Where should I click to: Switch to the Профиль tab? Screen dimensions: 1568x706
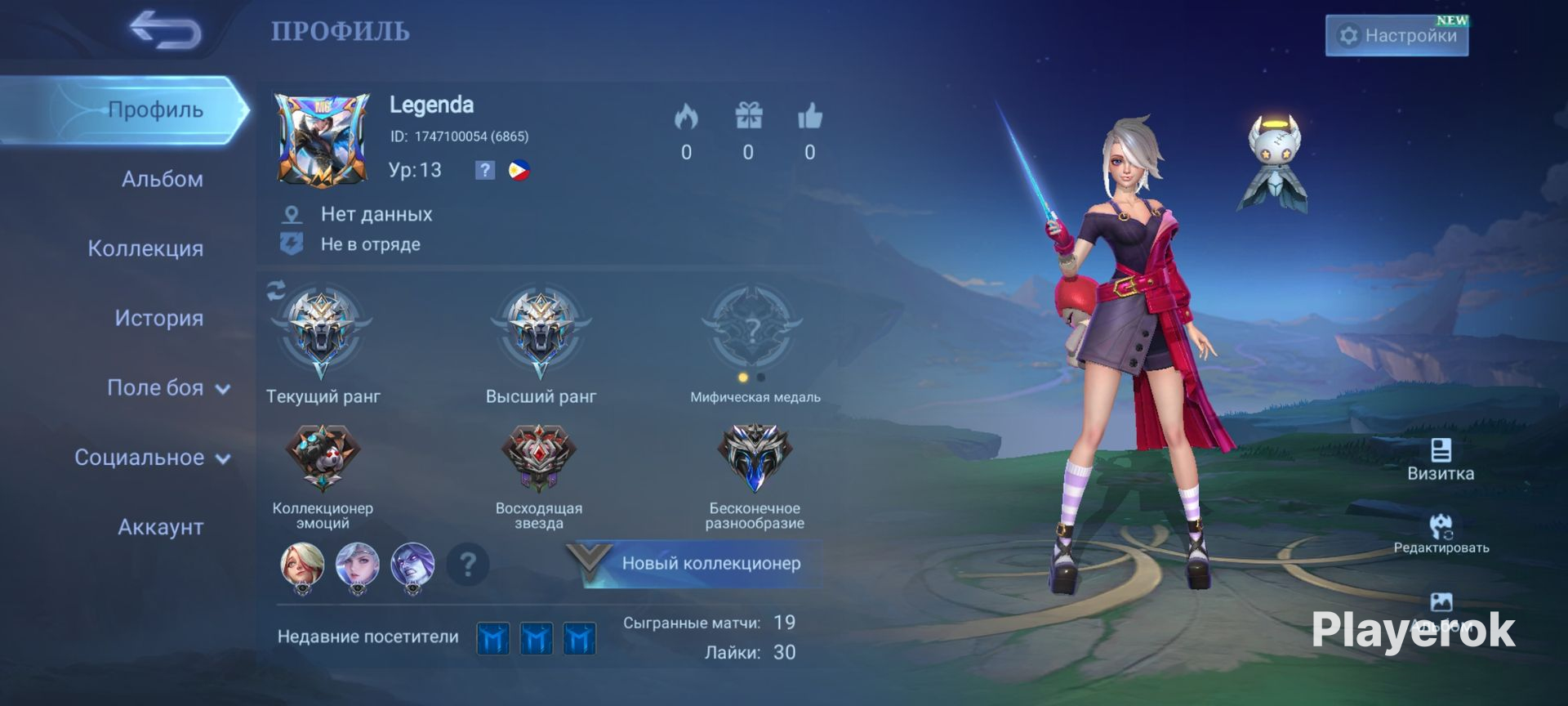click(x=155, y=110)
